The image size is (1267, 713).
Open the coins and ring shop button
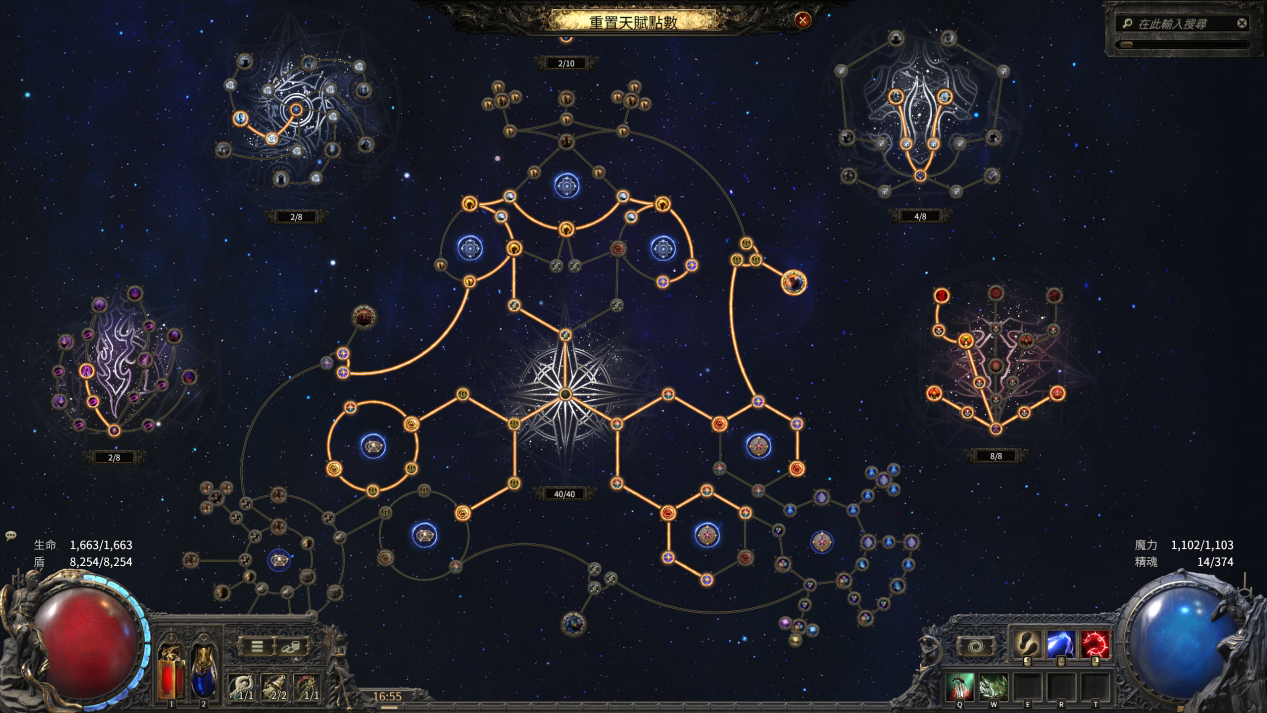click(x=291, y=646)
